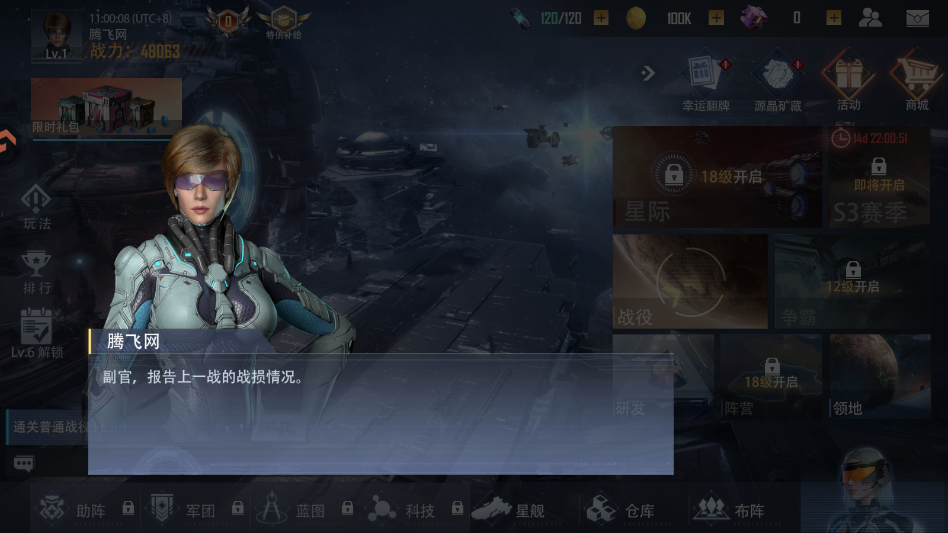This screenshot has height=533, width=948.
Task: Open 幸运翻牌 lucky card flip
Action: (706, 82)
